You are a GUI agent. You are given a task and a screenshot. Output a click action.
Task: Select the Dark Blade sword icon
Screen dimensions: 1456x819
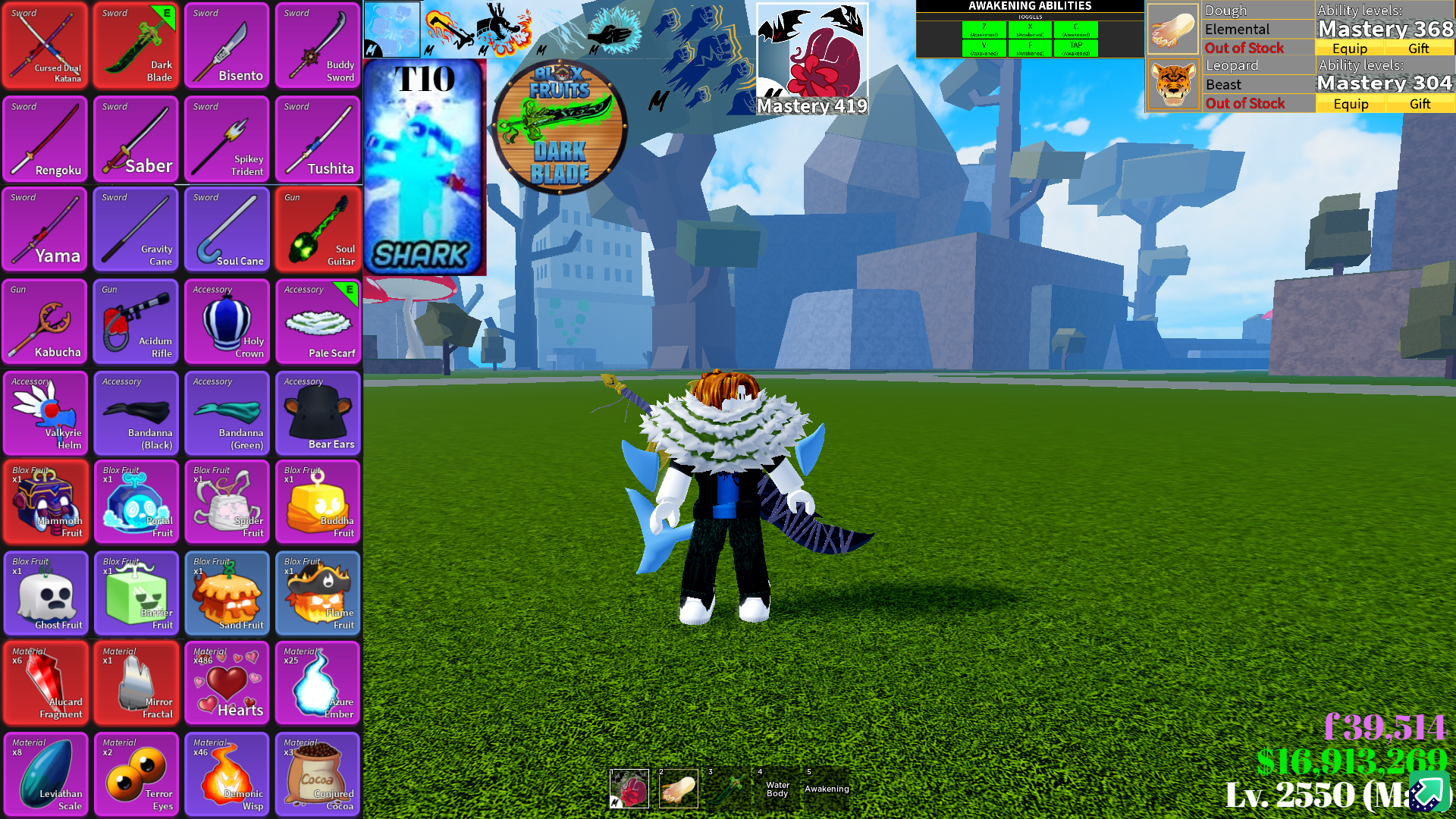click(135, 45)
